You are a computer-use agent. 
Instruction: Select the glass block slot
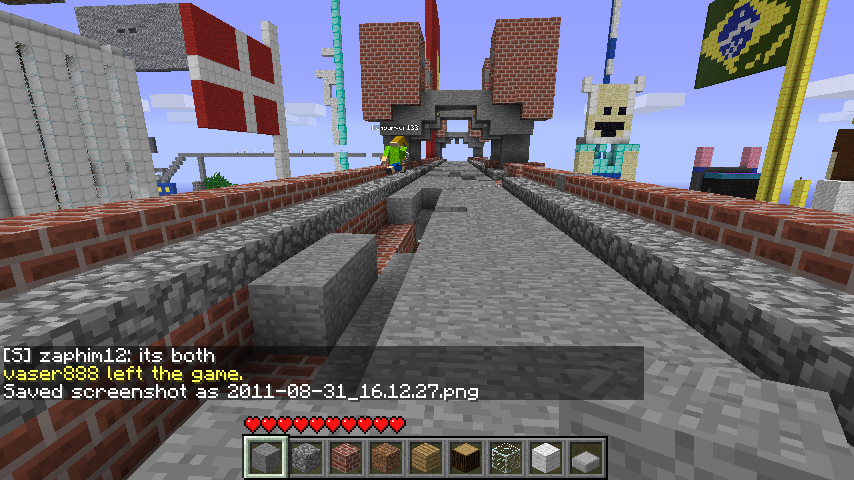click(x=505, y=458)
